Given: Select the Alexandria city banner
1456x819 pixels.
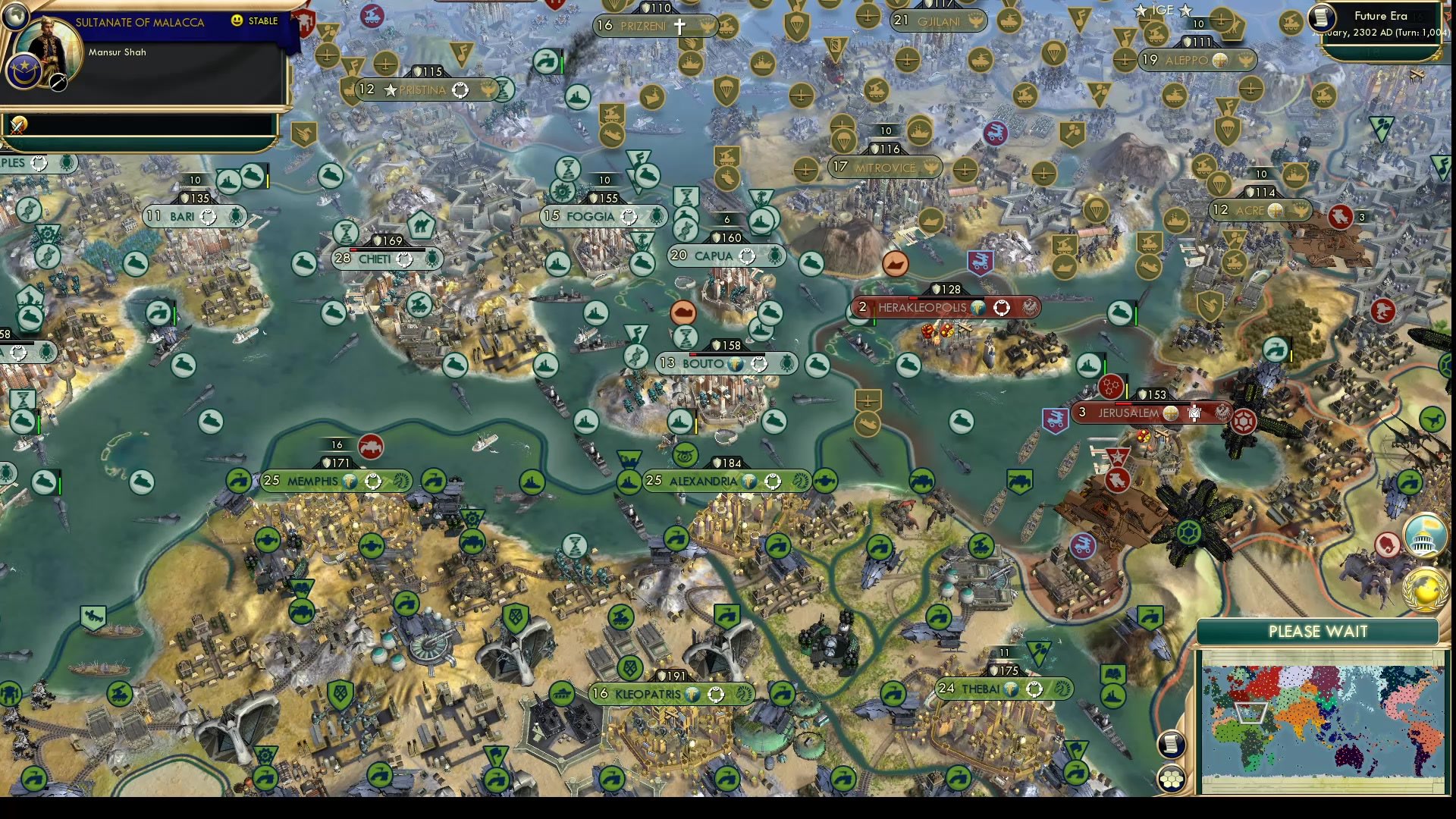Looking at the screenshot, I should pyautogui.click(x=703, y=482).
